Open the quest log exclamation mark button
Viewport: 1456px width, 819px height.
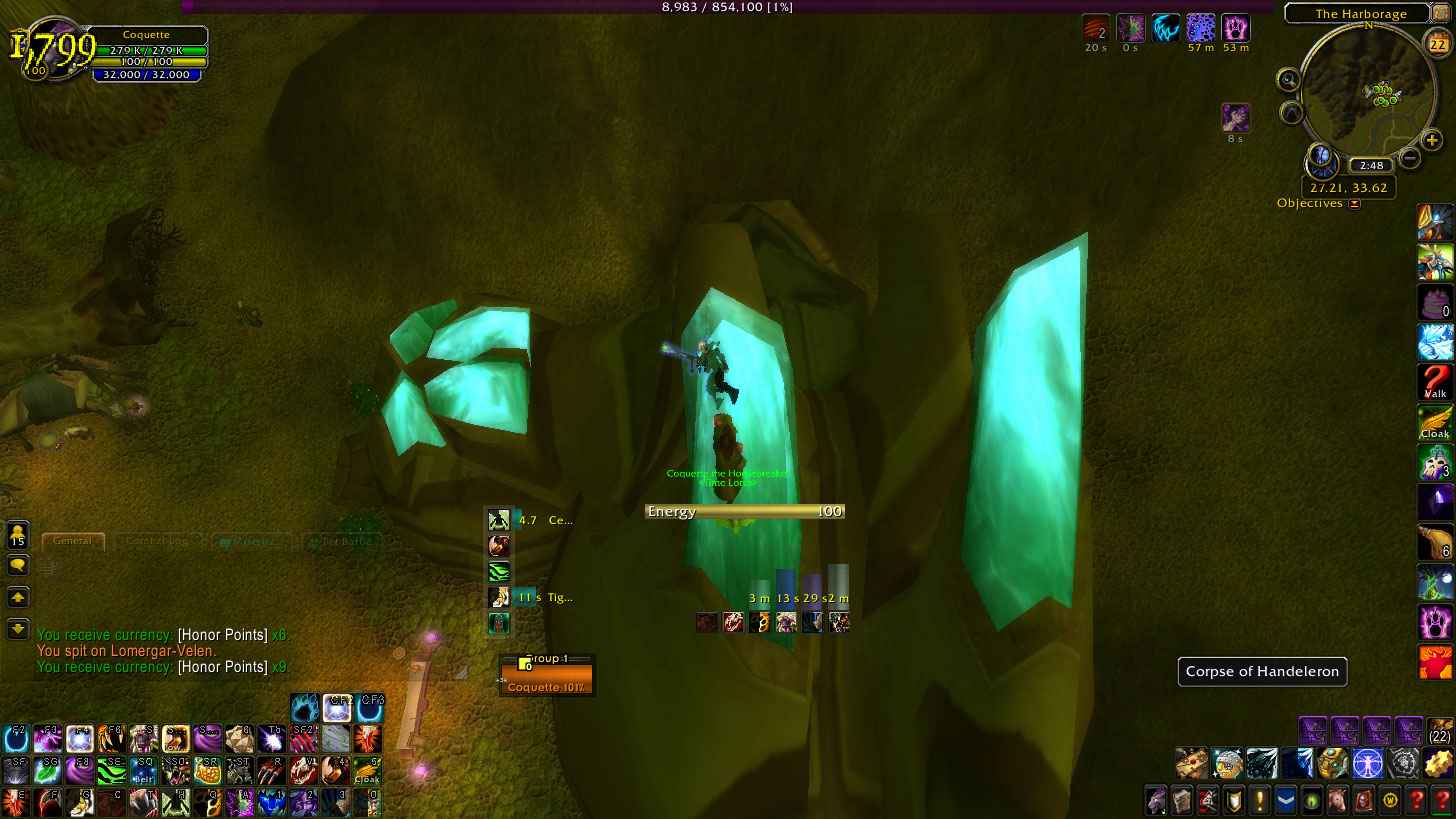(1260, 800)
